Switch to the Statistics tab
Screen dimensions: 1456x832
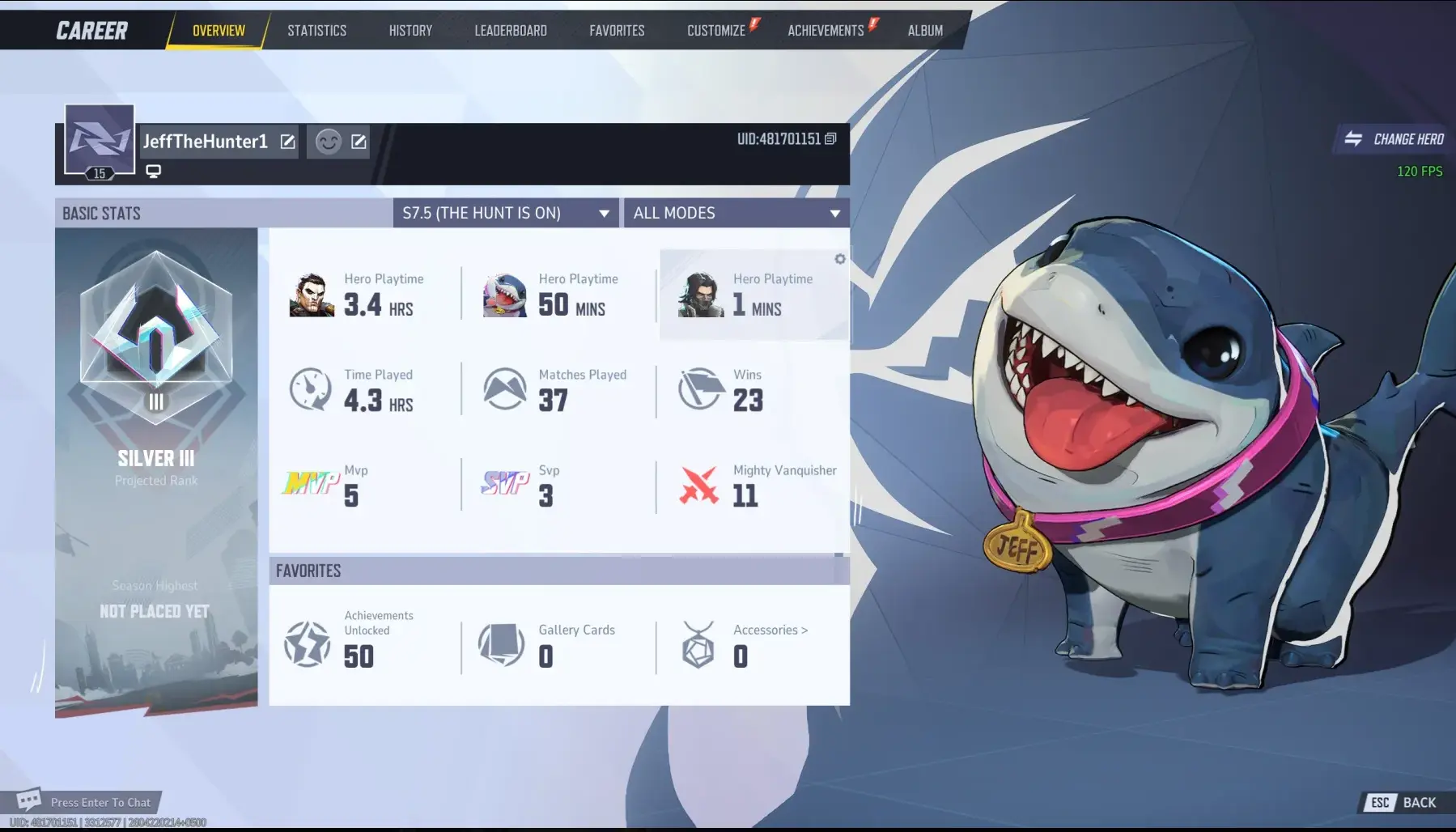click(316, 31)
